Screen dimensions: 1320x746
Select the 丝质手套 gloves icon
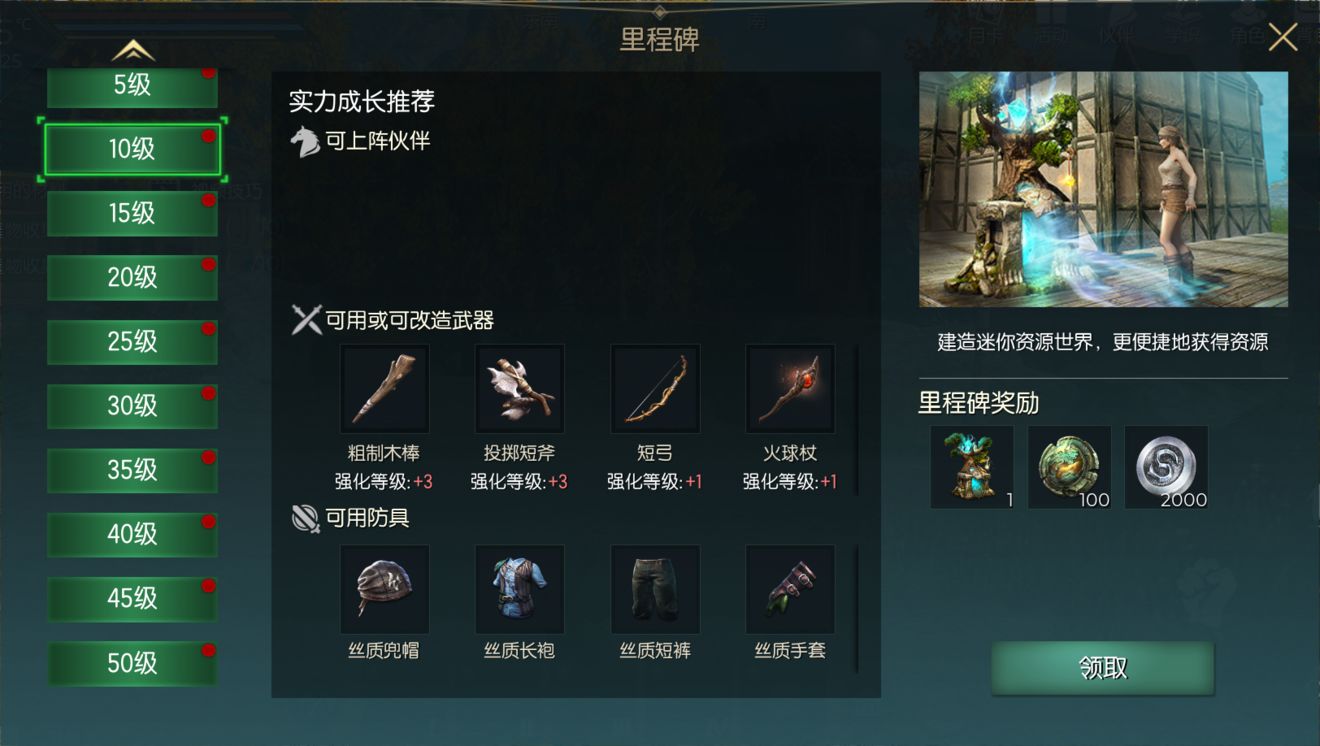(790, 589)
